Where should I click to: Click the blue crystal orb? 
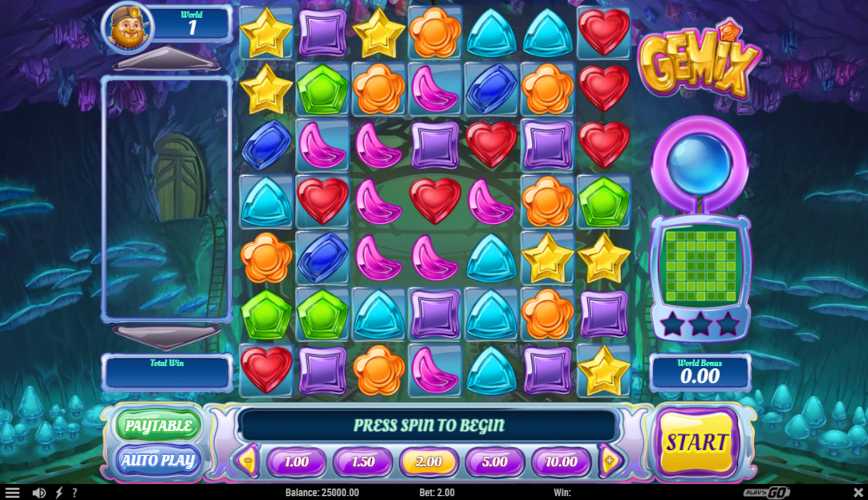(x=699, y=160)
